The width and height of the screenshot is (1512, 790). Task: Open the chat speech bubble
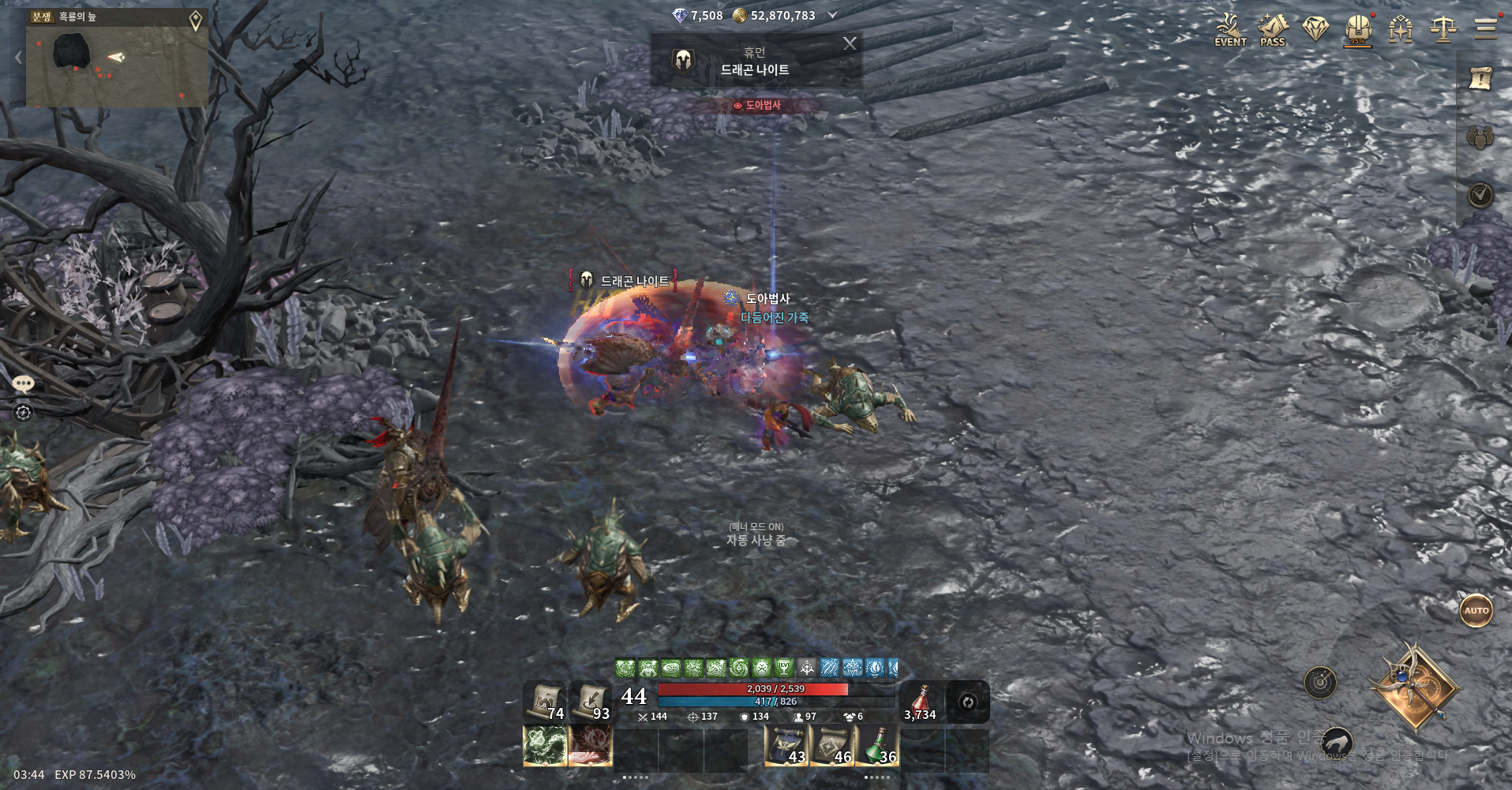[x=23, y=384]
